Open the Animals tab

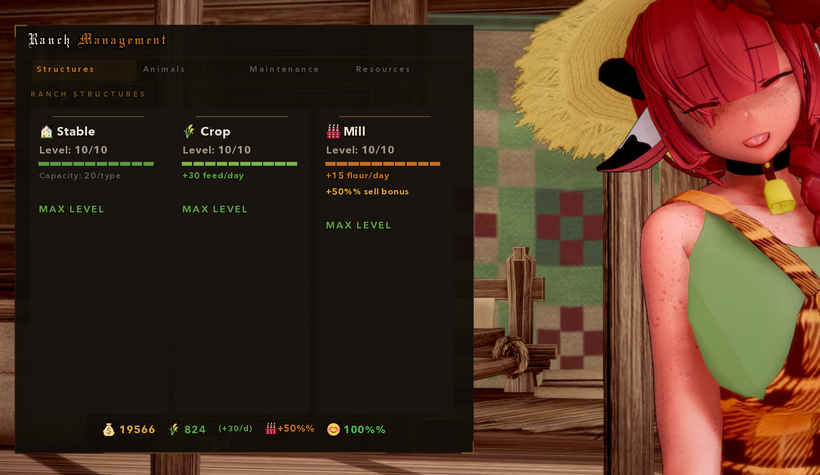click(164, 70)
